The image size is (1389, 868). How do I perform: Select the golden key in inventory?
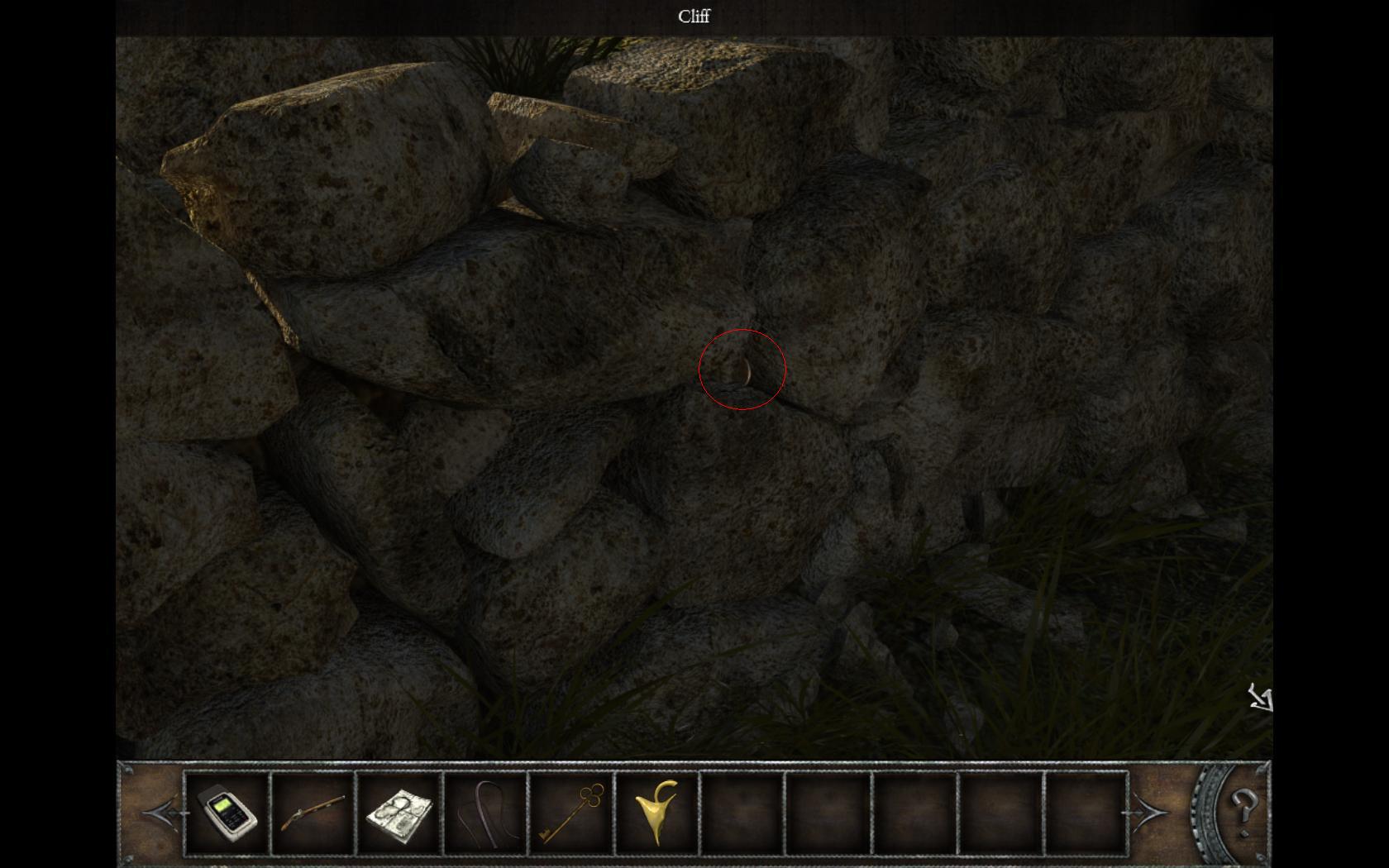[x=571, y=813]
